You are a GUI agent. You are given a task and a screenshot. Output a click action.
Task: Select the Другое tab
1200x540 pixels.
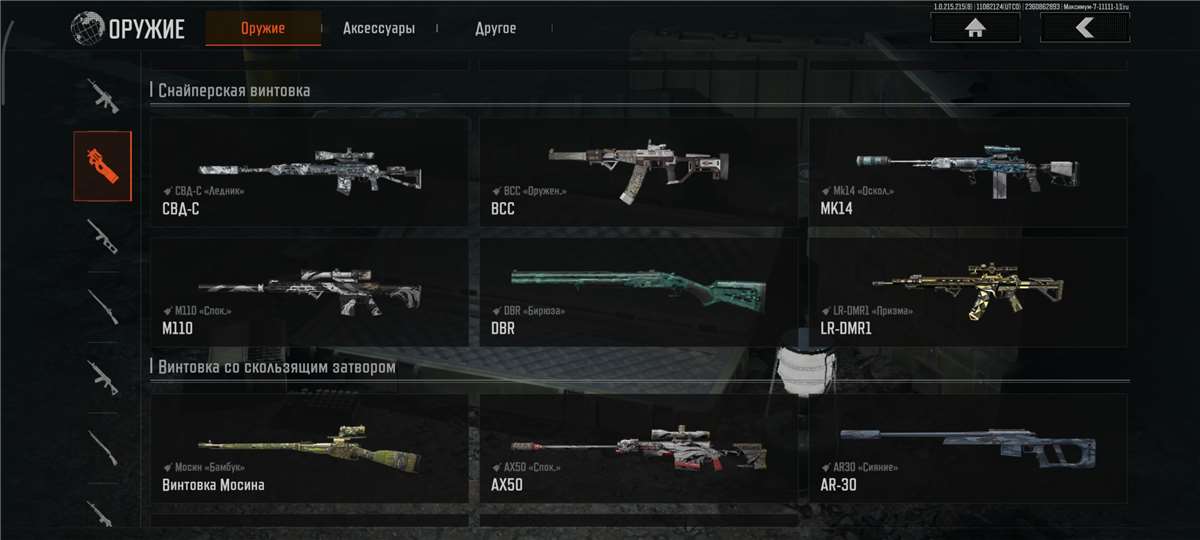click(495, 28)
